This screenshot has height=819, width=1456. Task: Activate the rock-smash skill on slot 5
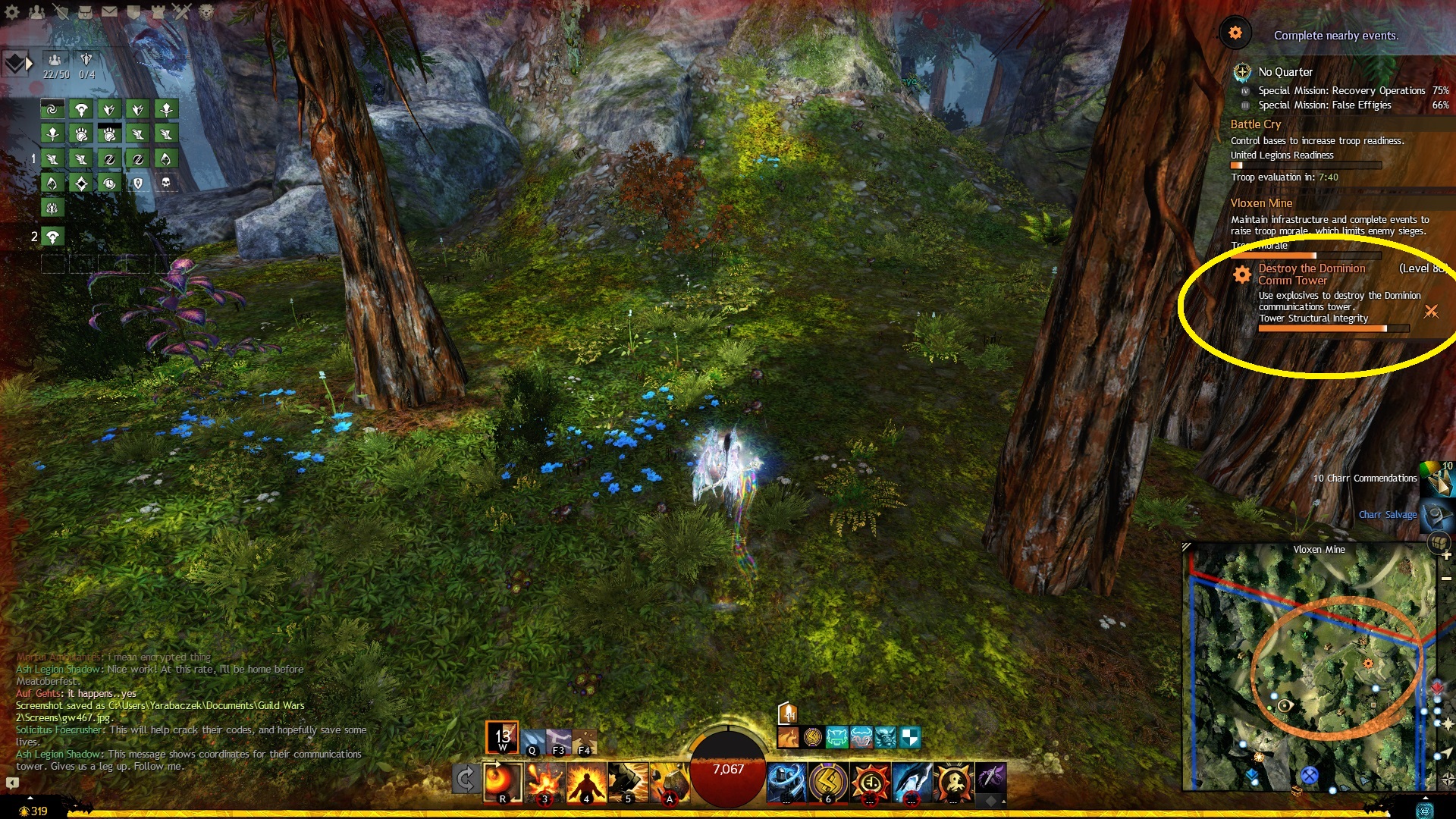click(628, 781)
